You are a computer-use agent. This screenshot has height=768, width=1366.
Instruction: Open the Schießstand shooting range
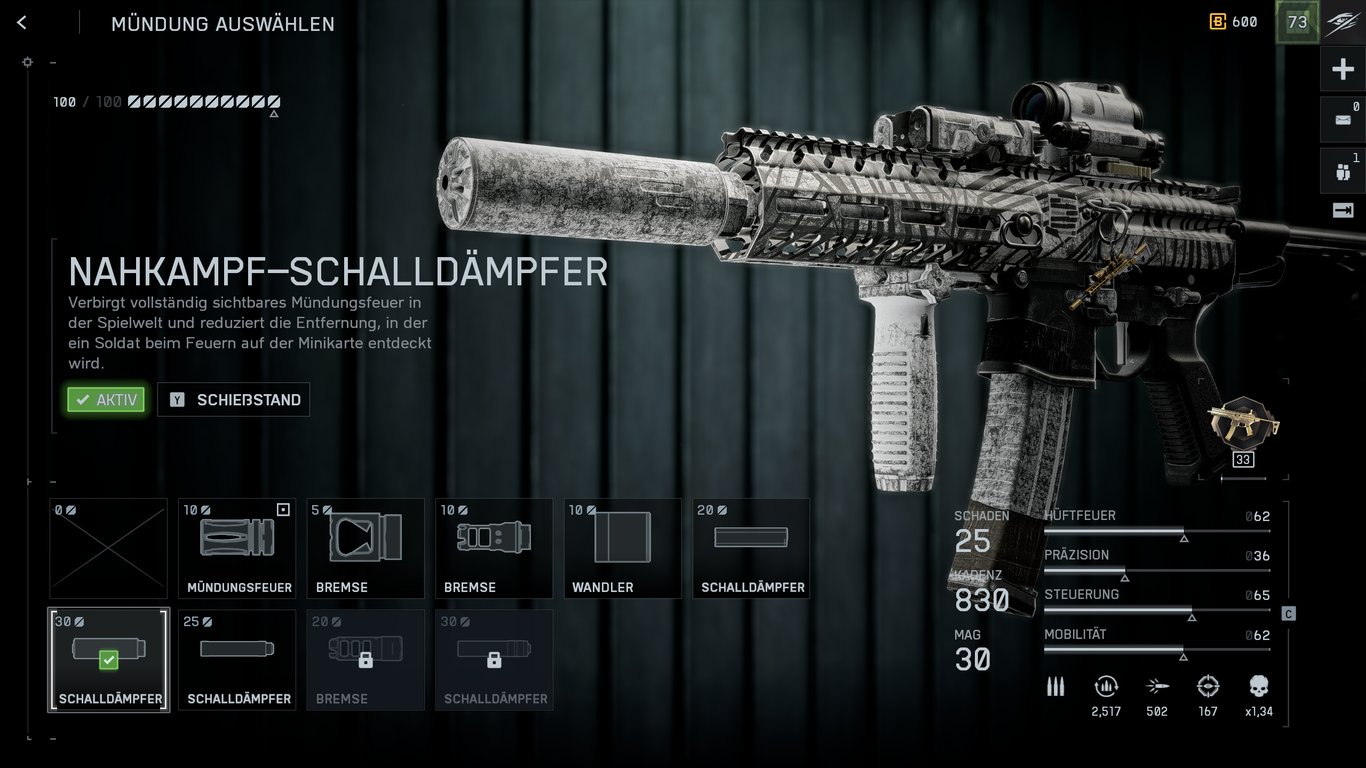pyautogui.click(x=233, y=399)
